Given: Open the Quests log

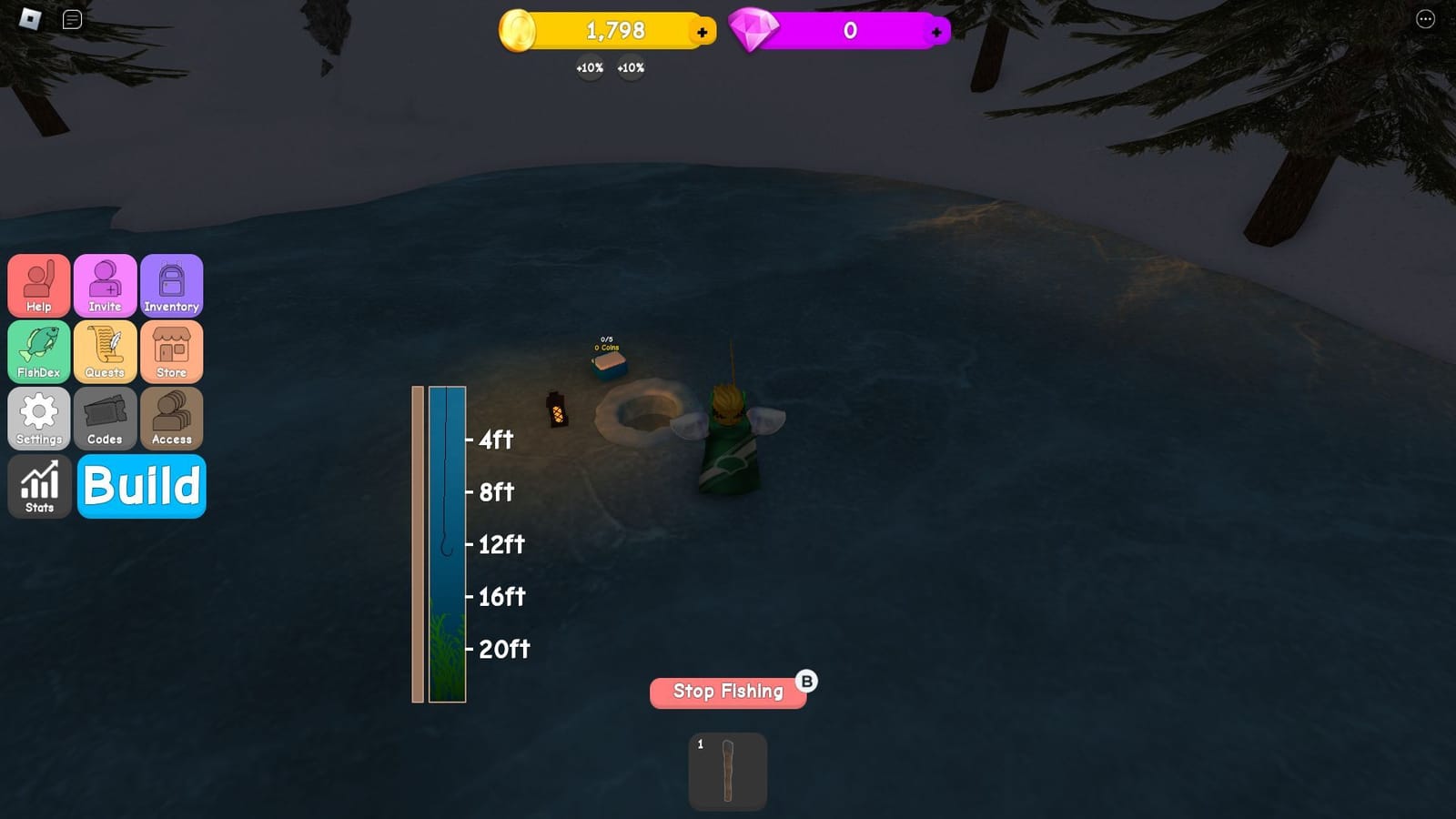Looking at the screenshot, I should [105, 352].
